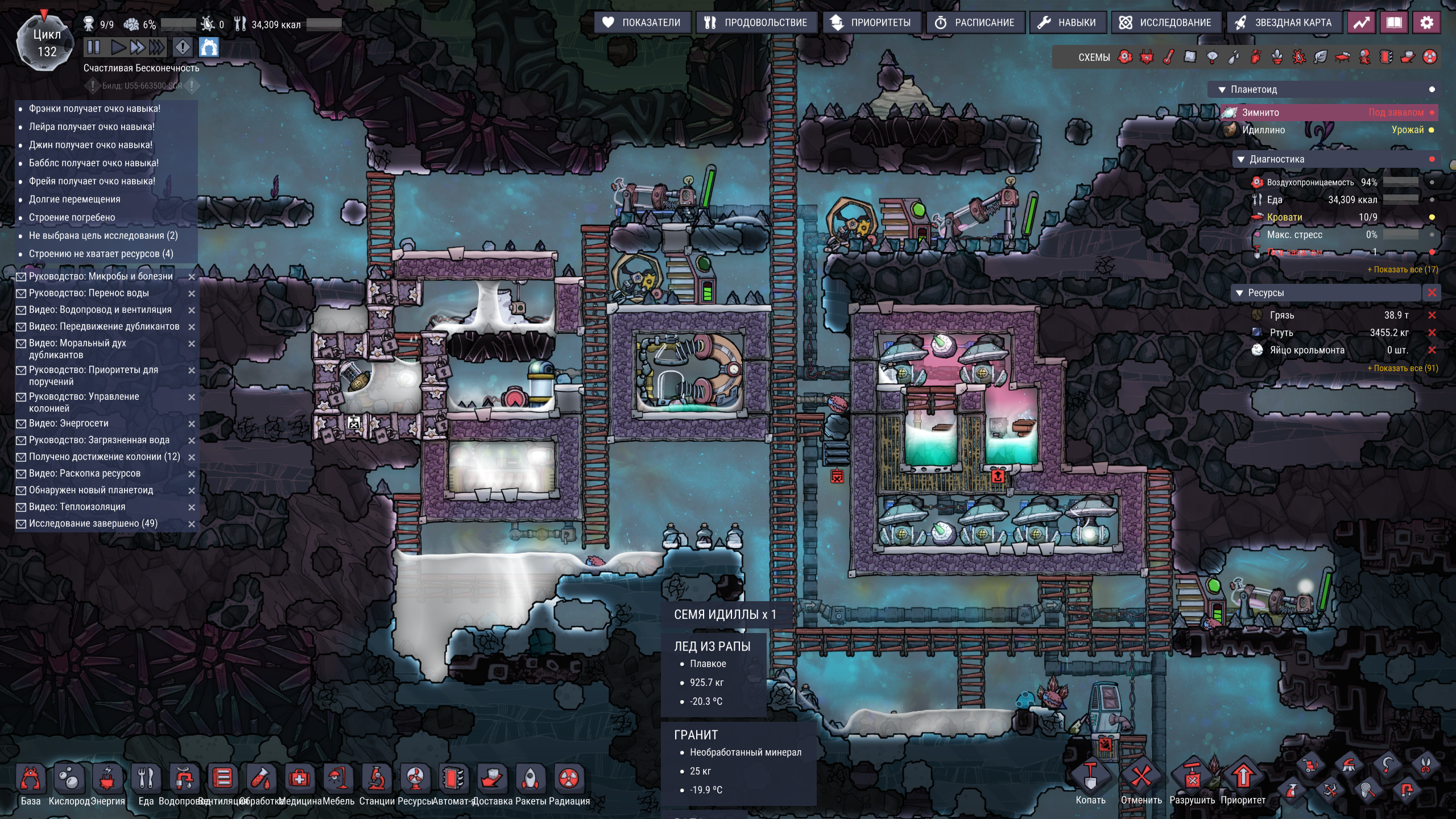Open the Энергия power build category
Viewport: 1456px width, 819px height.
click(107, 779)
